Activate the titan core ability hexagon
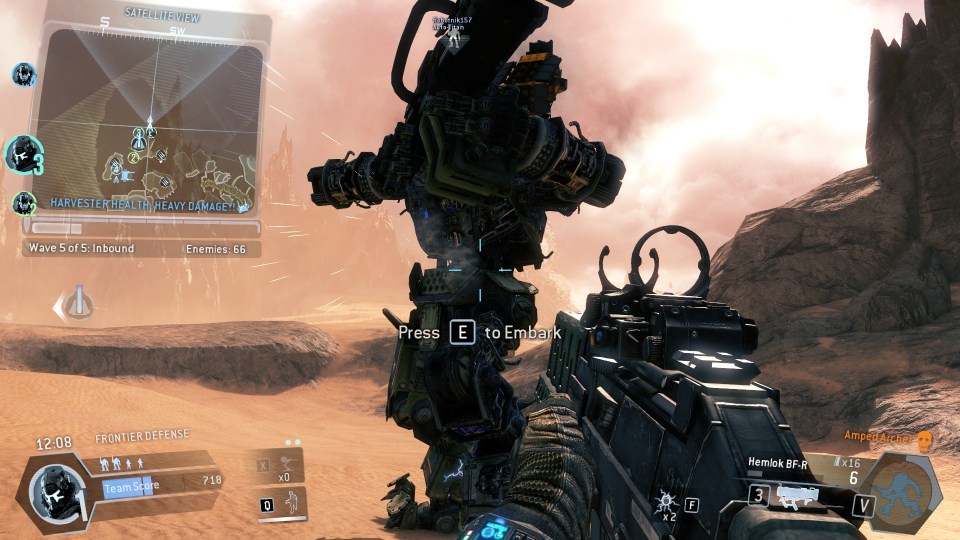 point(902,491)
